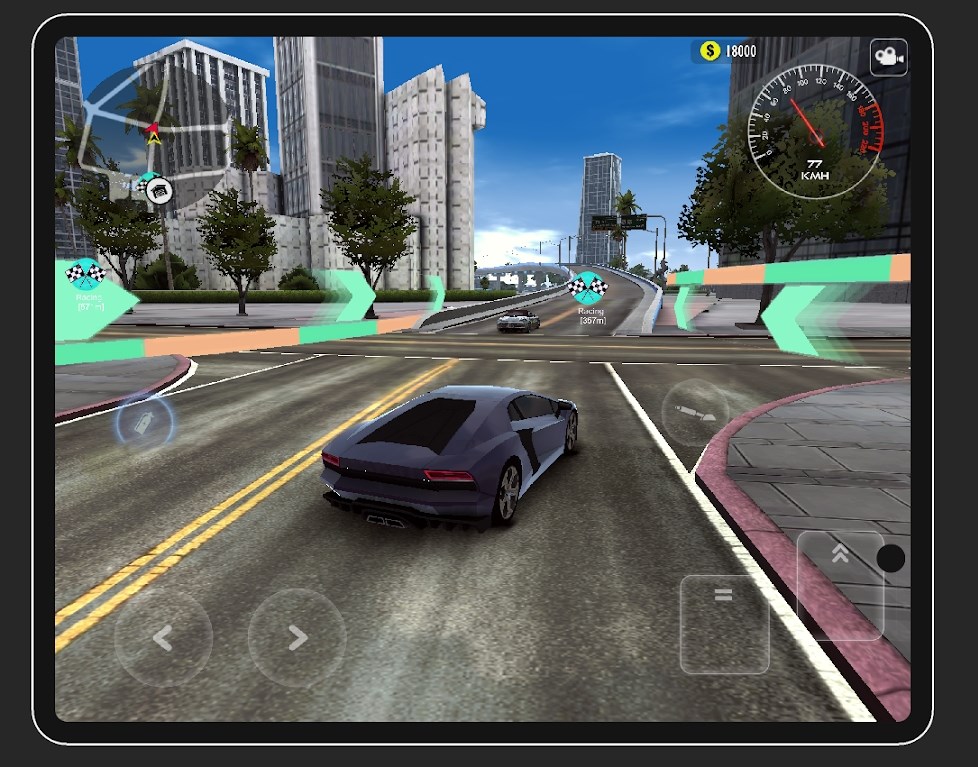Select the Racing flag marker at the left edge
The image size is (978, 767).
(85, 273)
